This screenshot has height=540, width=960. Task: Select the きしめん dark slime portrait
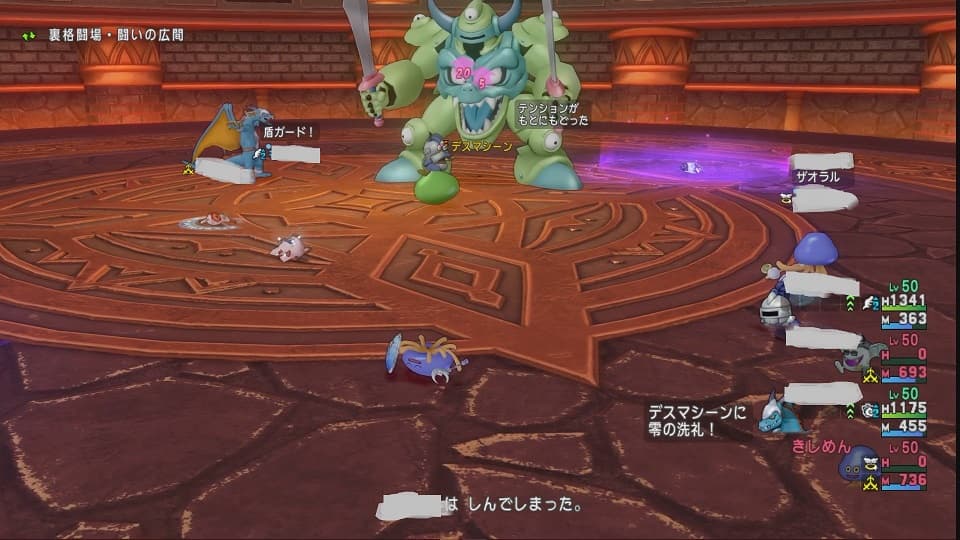pos(854,464)
